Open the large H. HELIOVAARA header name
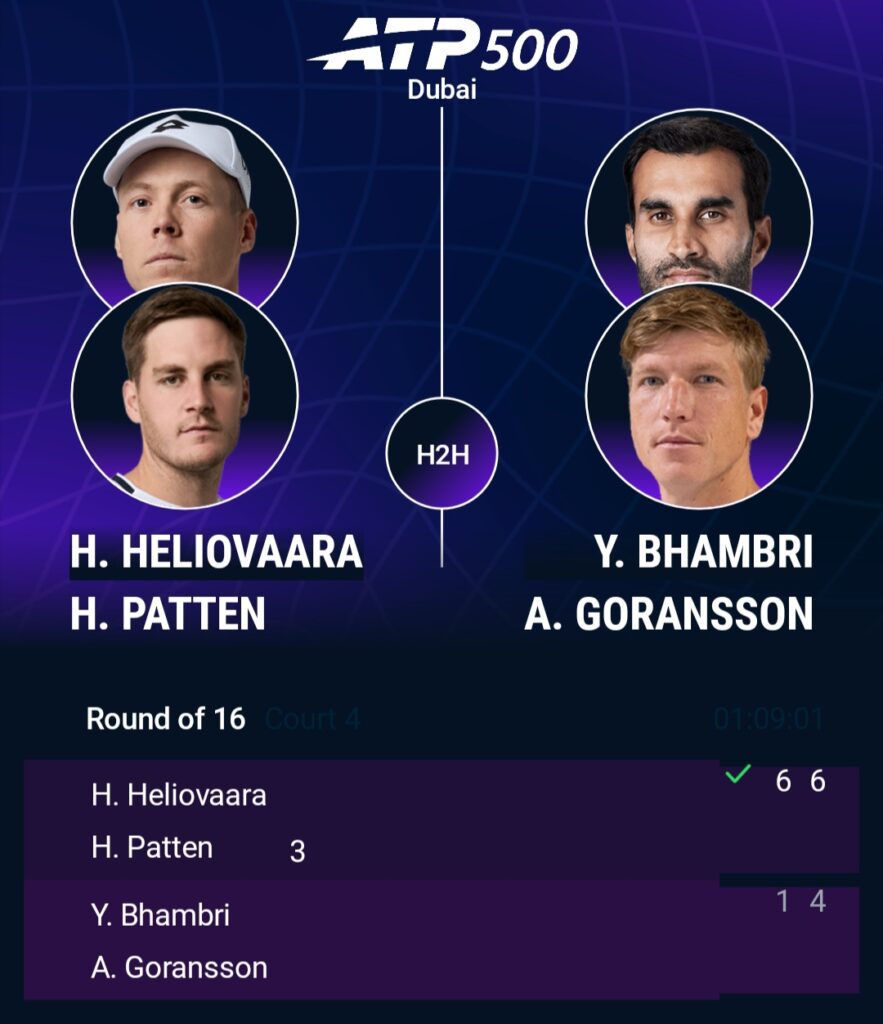 coord(216,553)
